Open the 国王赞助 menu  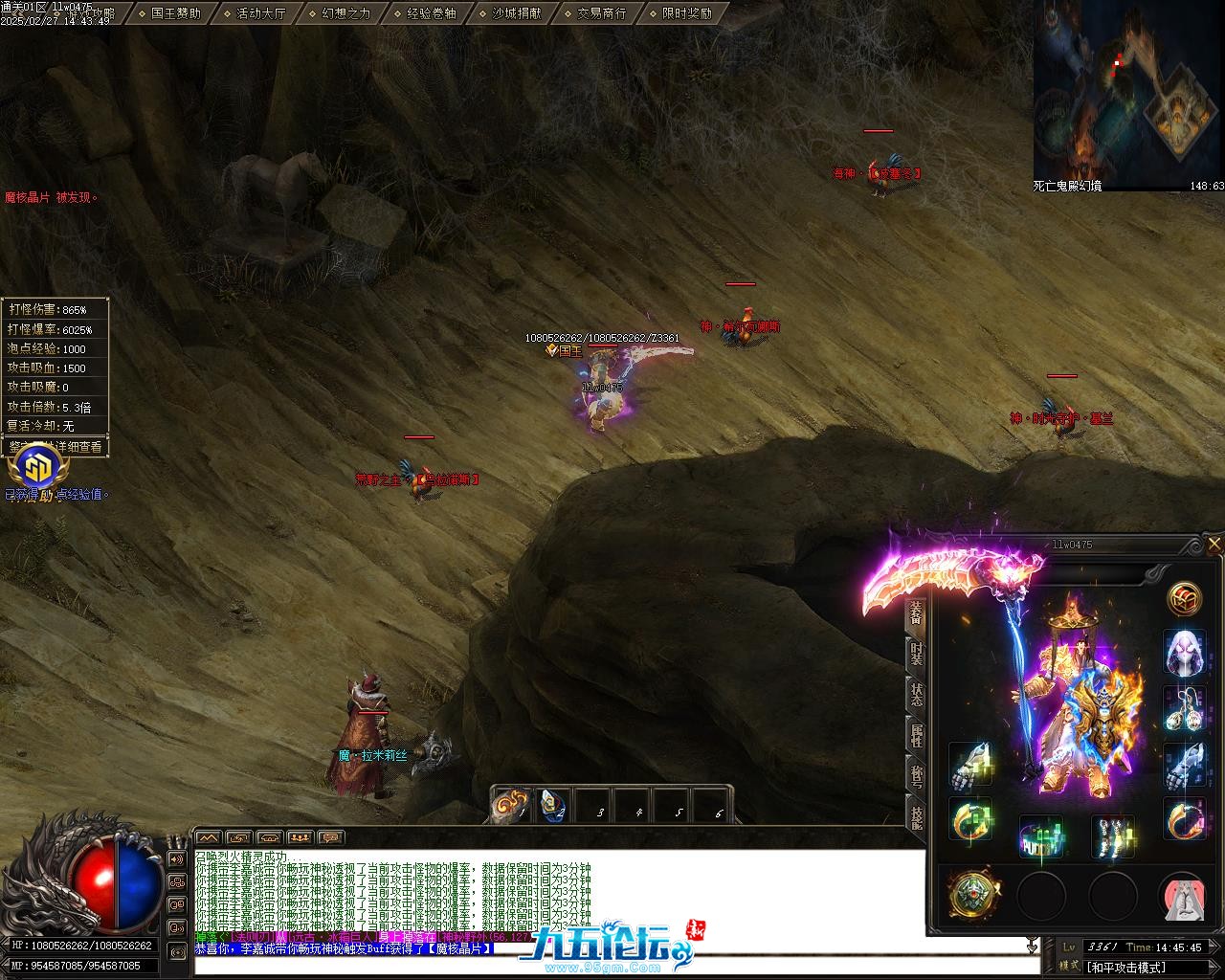tap(175, 13)
